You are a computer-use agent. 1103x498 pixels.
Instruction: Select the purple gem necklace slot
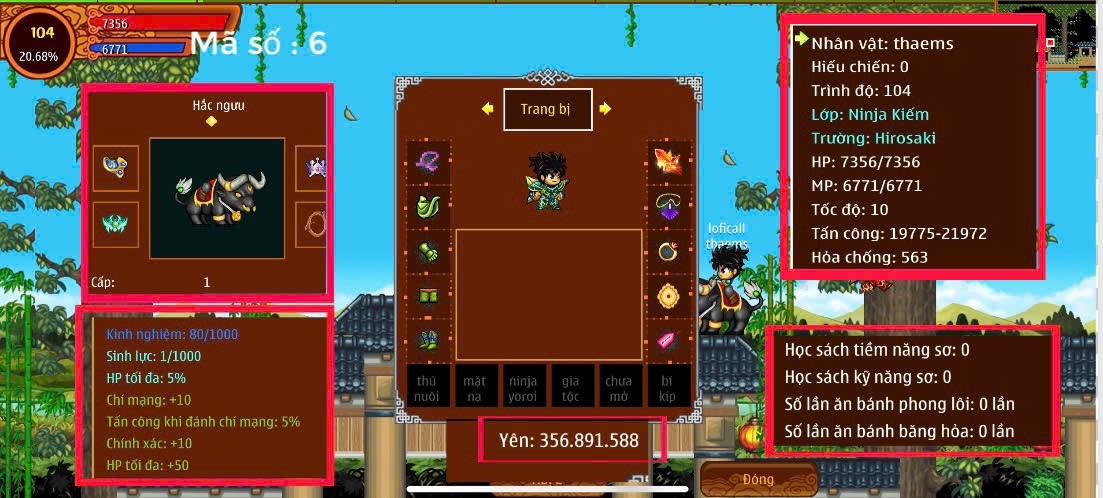(x=668, y=206)
